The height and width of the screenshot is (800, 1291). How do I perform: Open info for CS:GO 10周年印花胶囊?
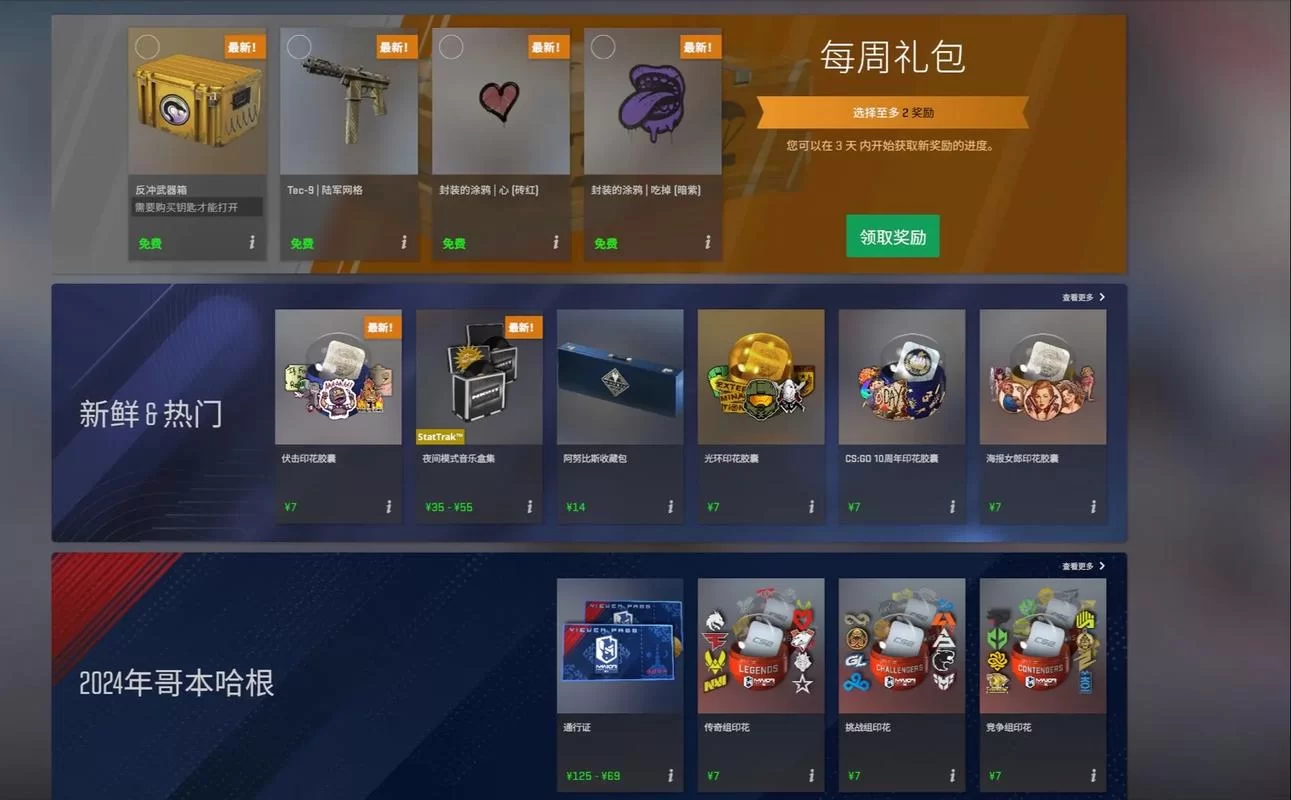pos(954,507)
